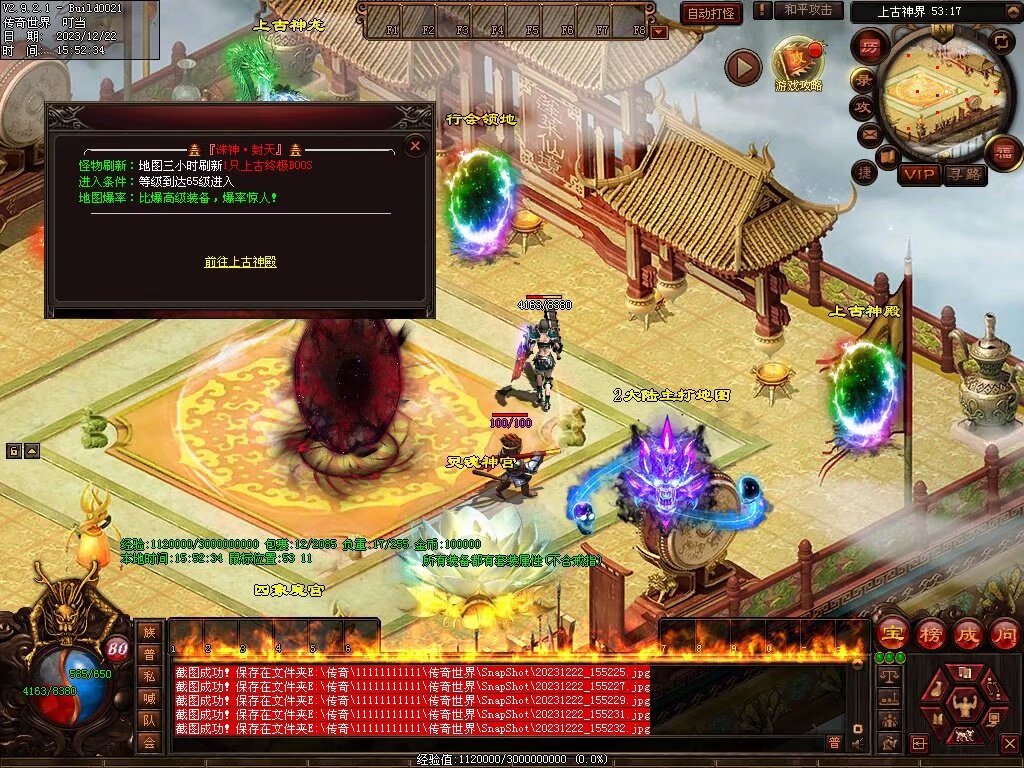Open the 历 calendar button
Viewport: 1024px width, 768px height.
[x=870, y=47]
